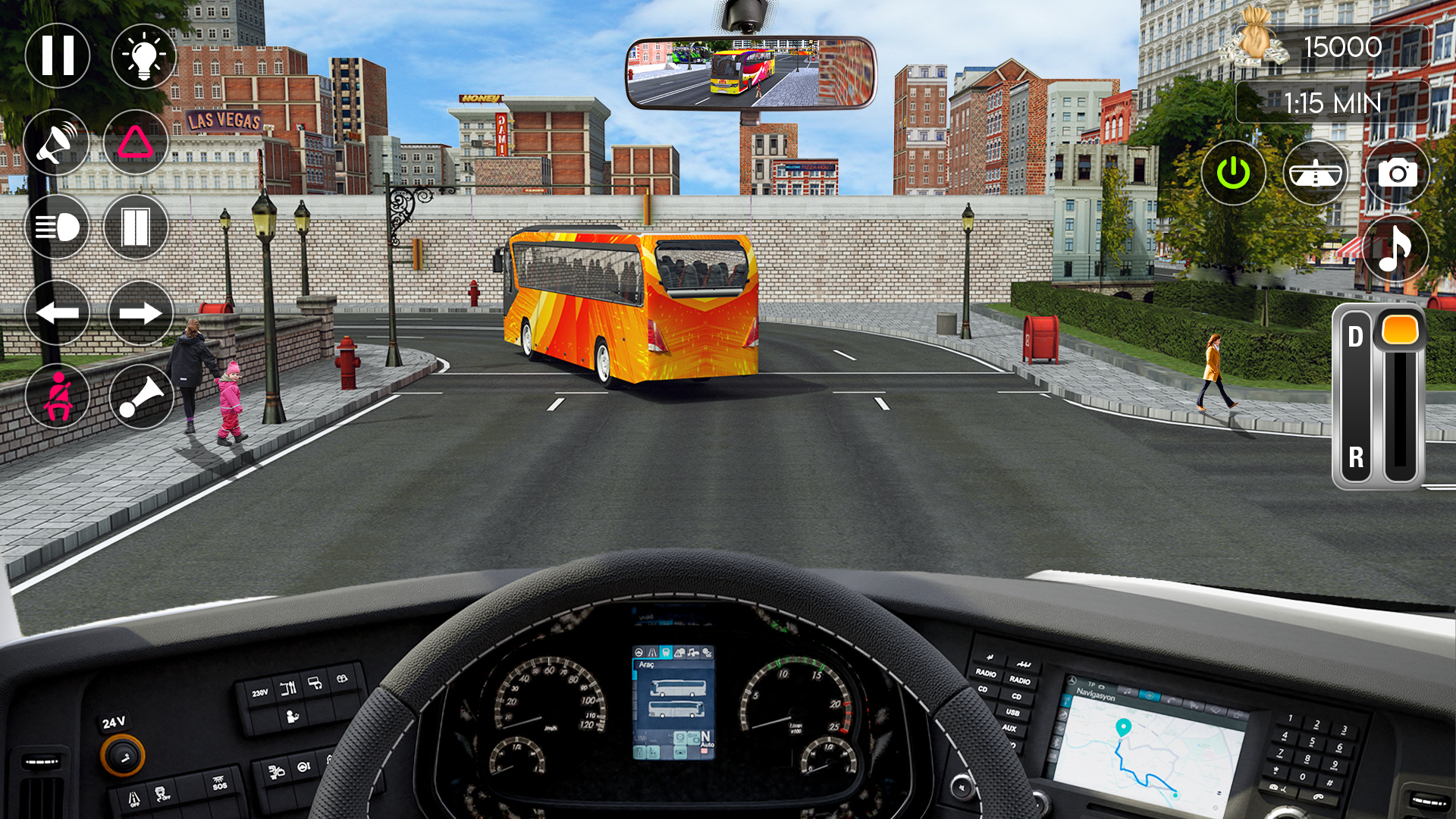Sound the announcement megaphone
Viewport: 1456px width, 819px height.
click(x=57, y=143)
